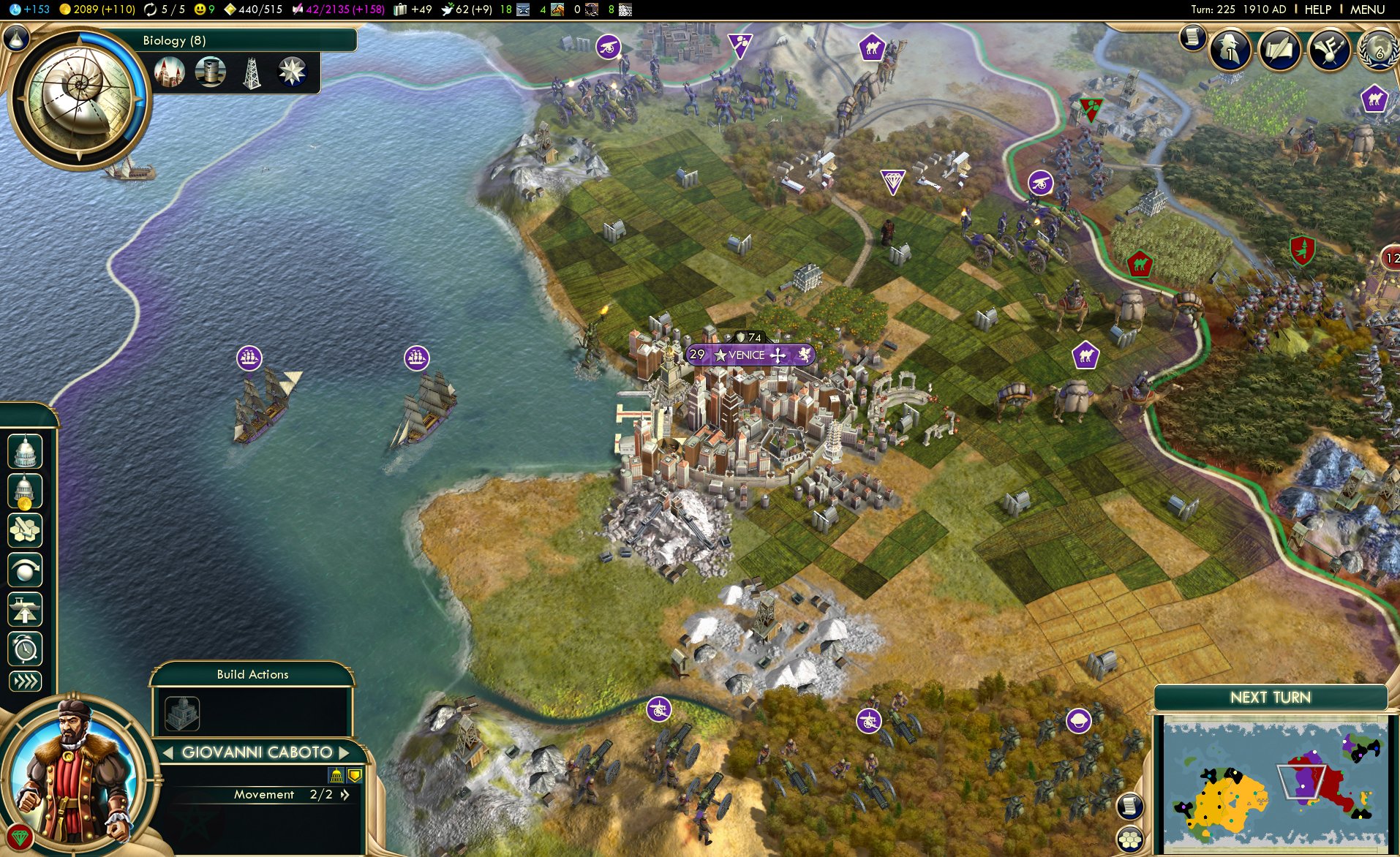
Task: Open the HELP Civilopedia link
Action: [1317, 10]
